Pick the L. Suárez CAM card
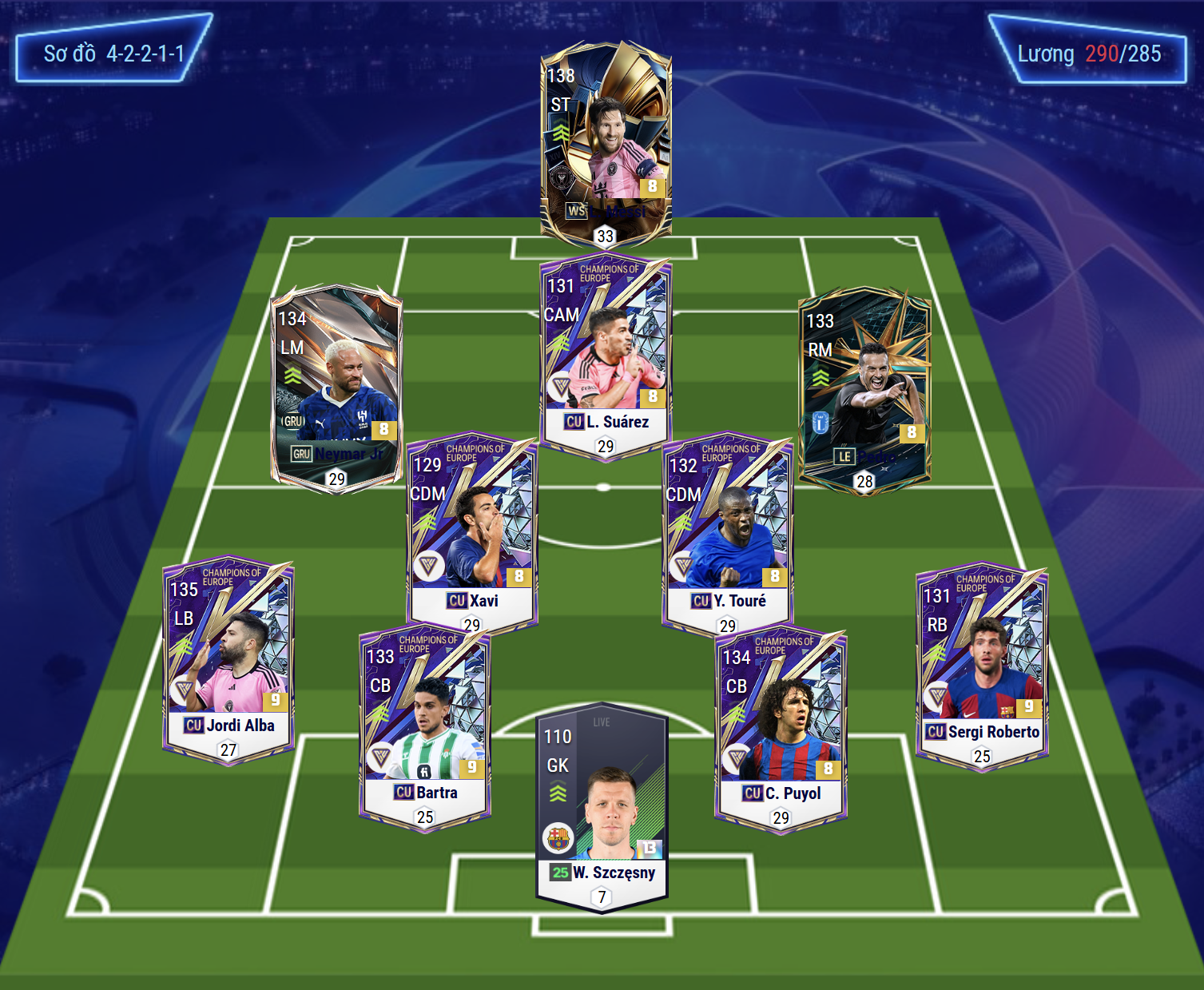 606,356
